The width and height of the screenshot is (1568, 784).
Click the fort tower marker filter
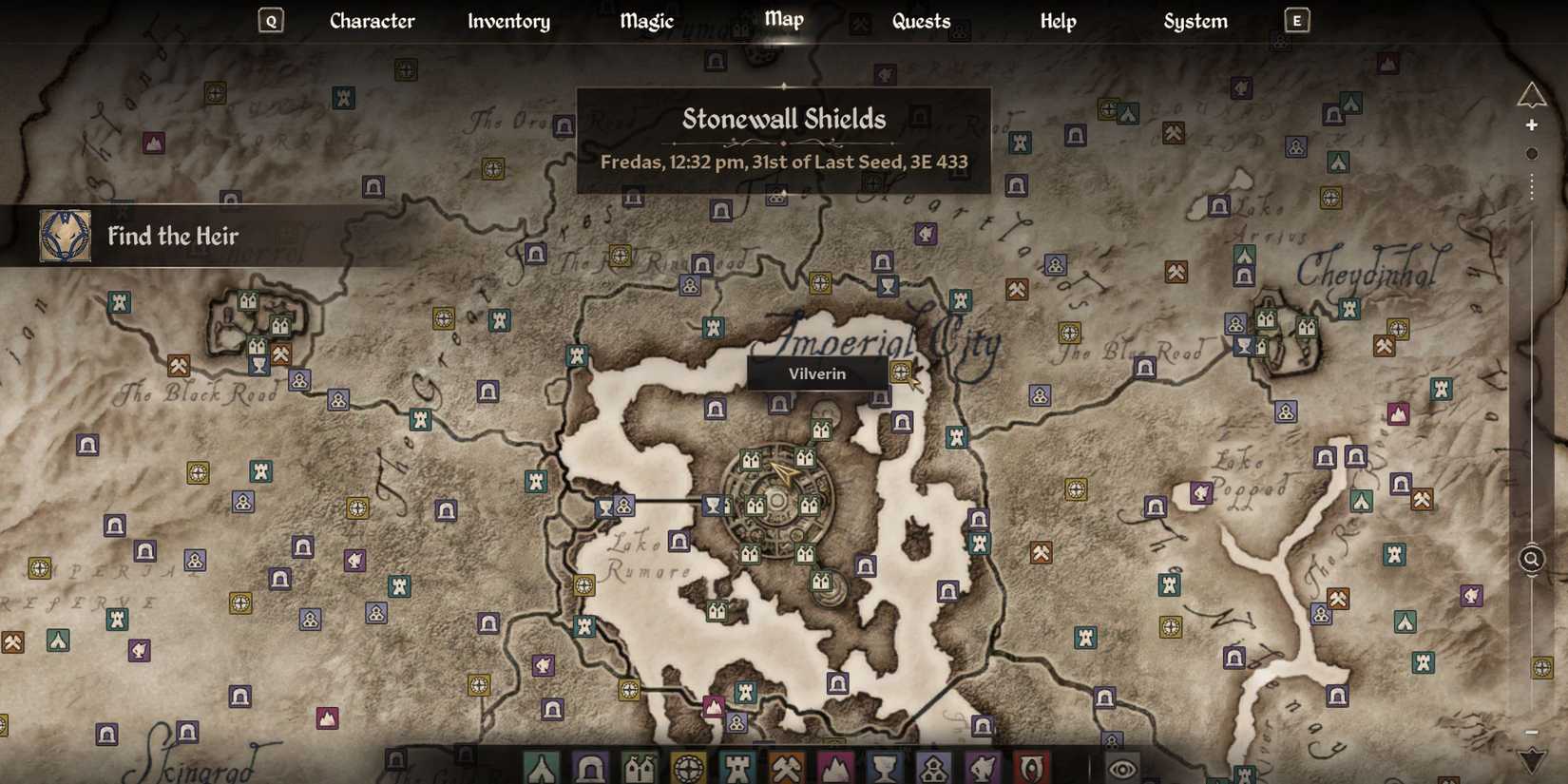click(736, 770)
